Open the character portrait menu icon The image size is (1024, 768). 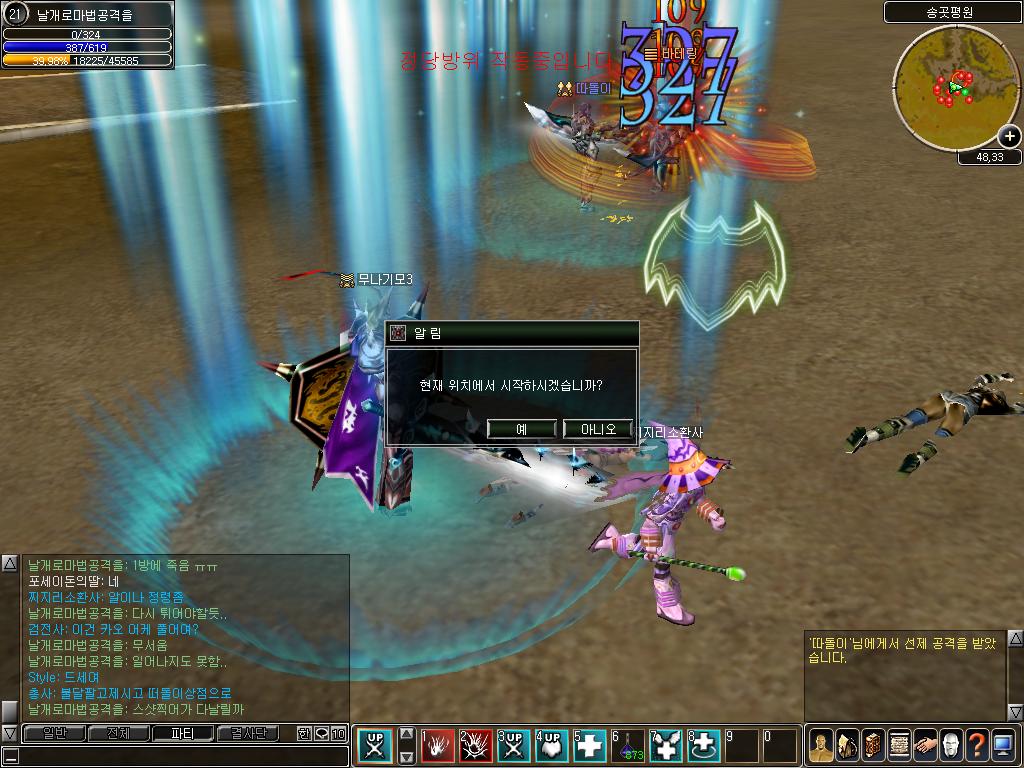(820, 746)
